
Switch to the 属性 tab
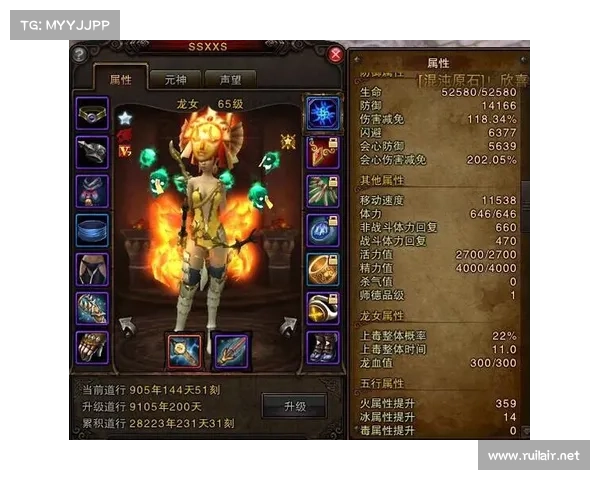coord(120,79)
